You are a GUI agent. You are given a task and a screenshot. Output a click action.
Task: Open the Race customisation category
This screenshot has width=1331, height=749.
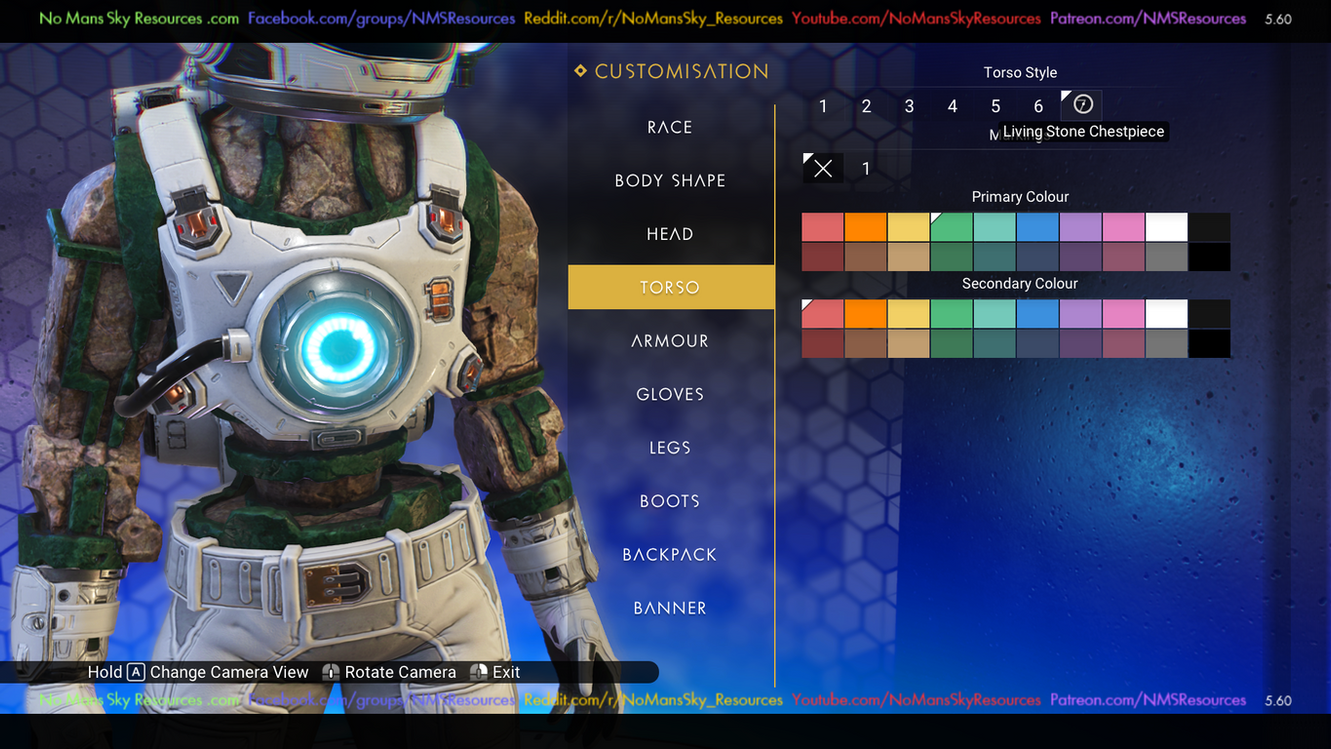tap(670, 127)
